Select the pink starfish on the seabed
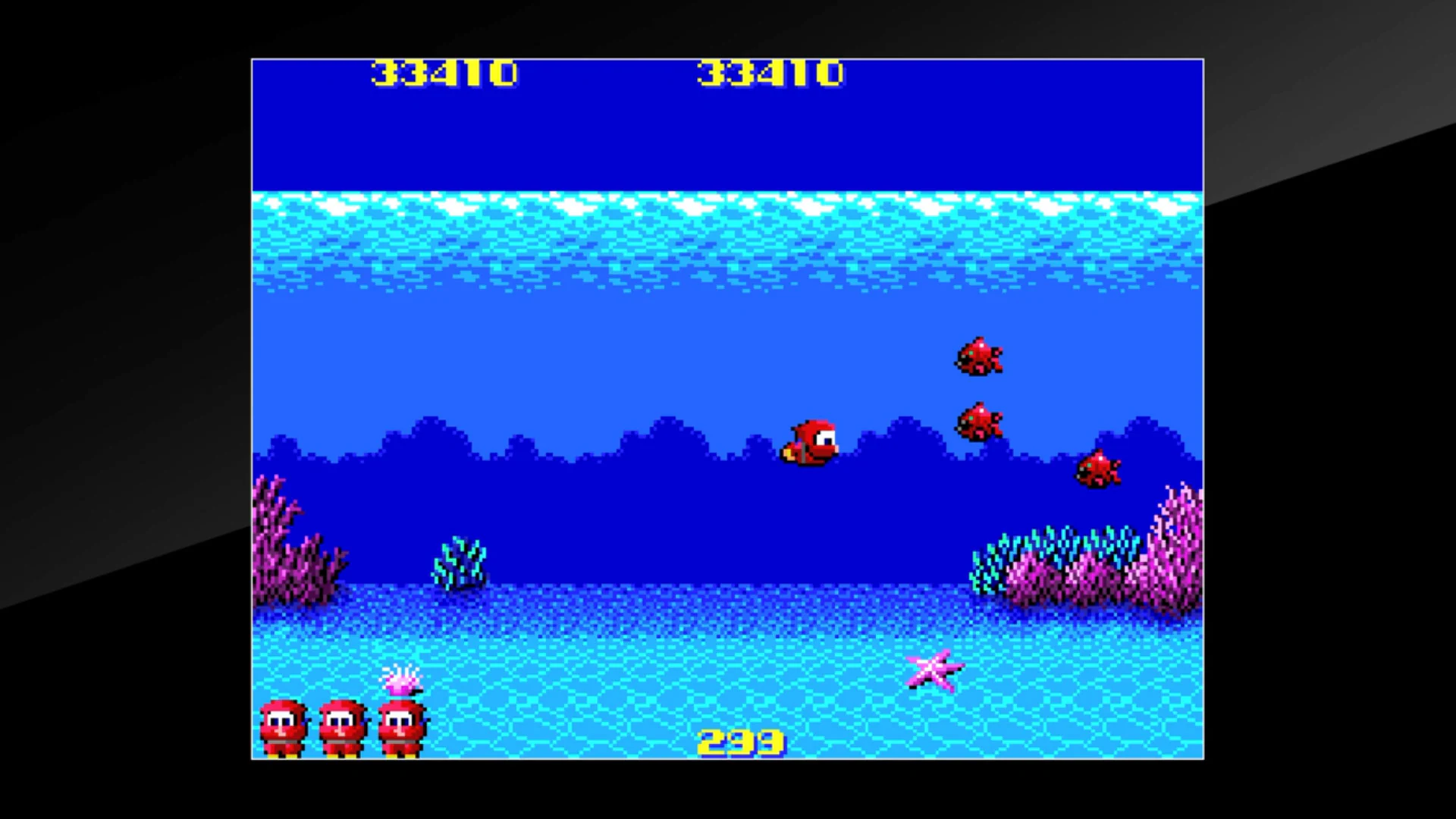Screen dimensions: 1456x819 point(934,671)
